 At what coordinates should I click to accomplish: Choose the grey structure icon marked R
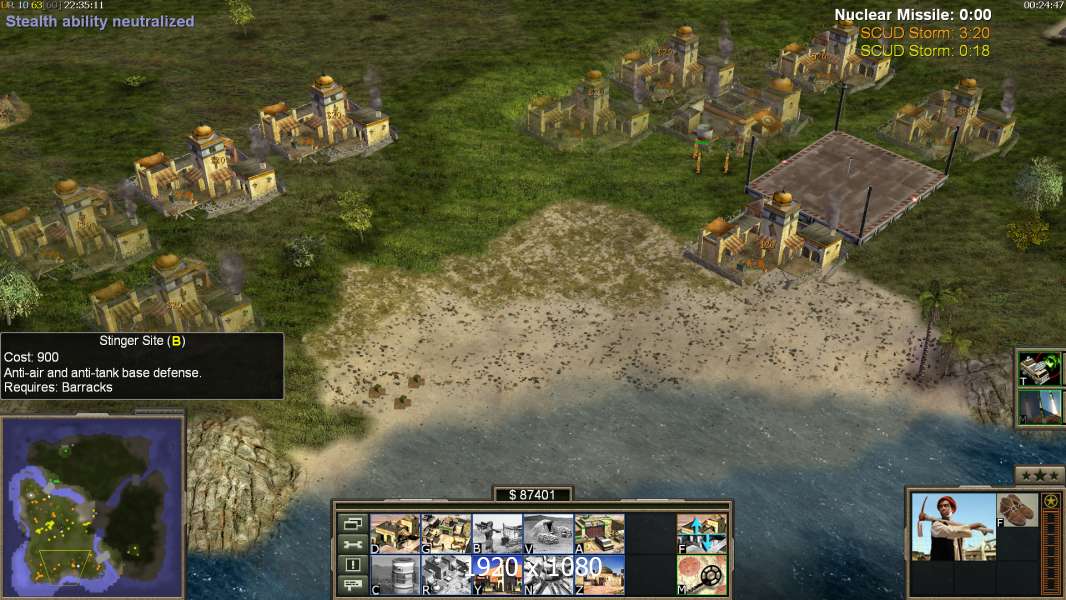[x=446, y=575]
